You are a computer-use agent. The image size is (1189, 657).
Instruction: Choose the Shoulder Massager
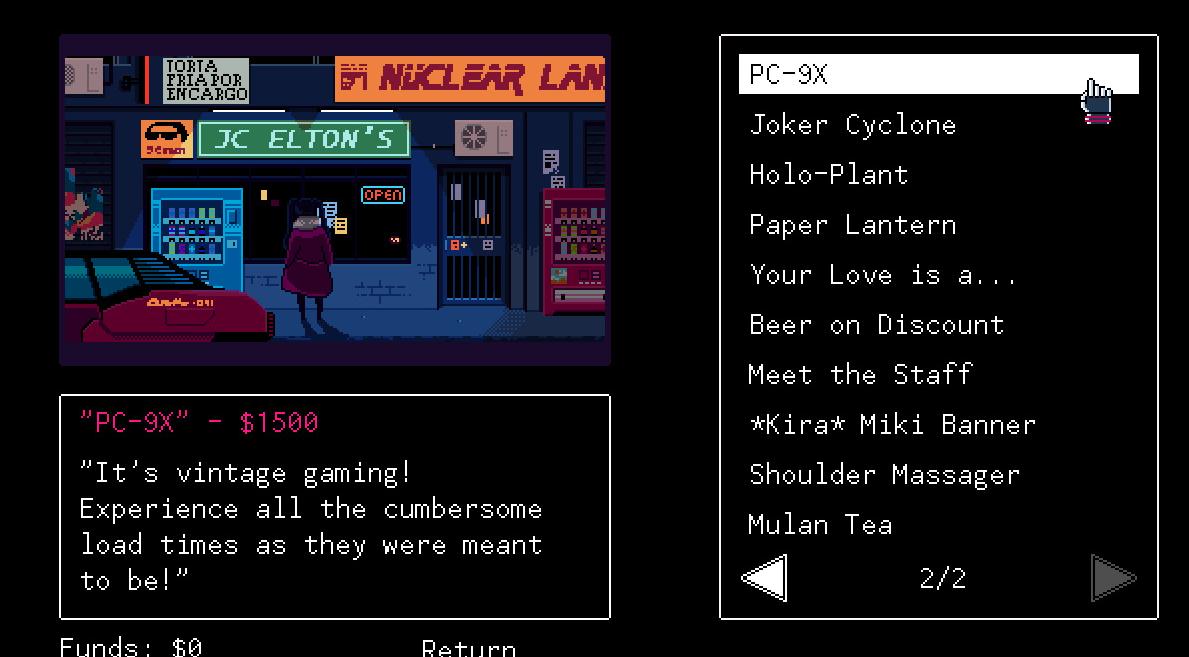(885, 475)
